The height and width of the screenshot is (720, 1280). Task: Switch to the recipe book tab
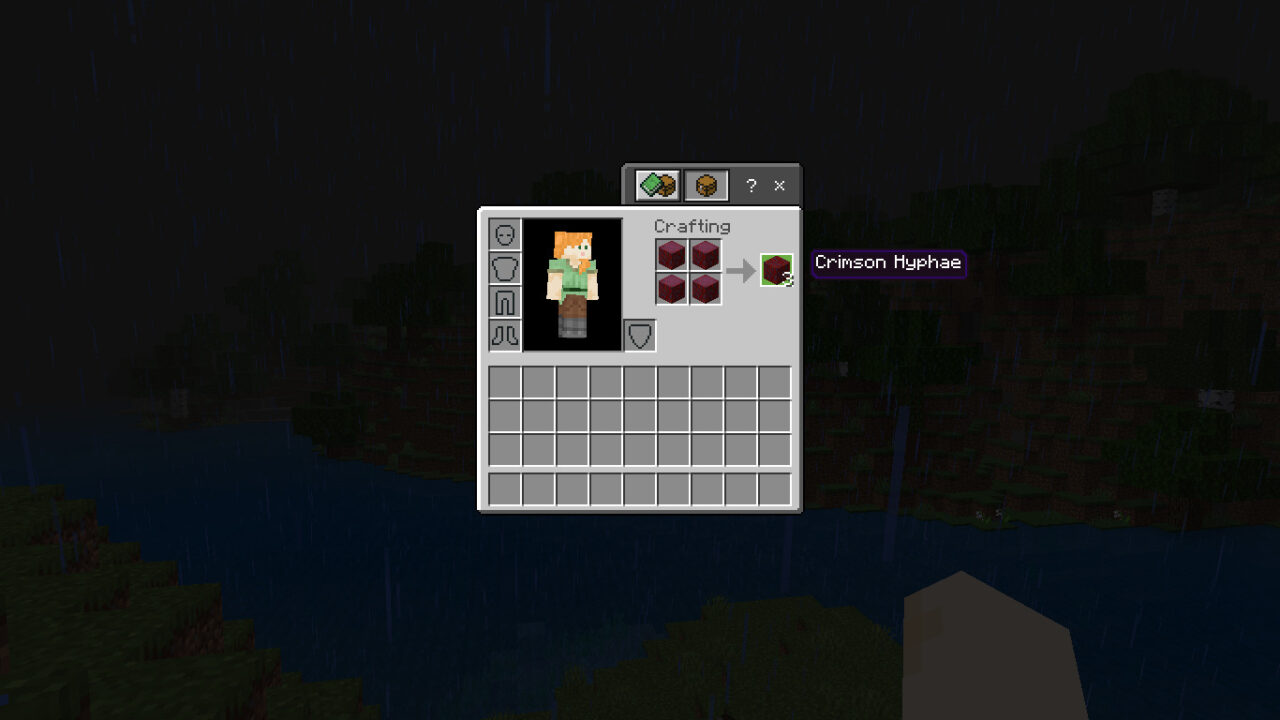coord(656,185)
